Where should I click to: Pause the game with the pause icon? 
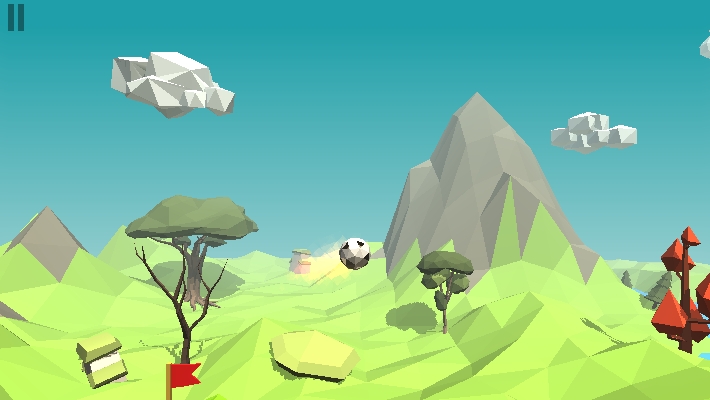point(16,18)
